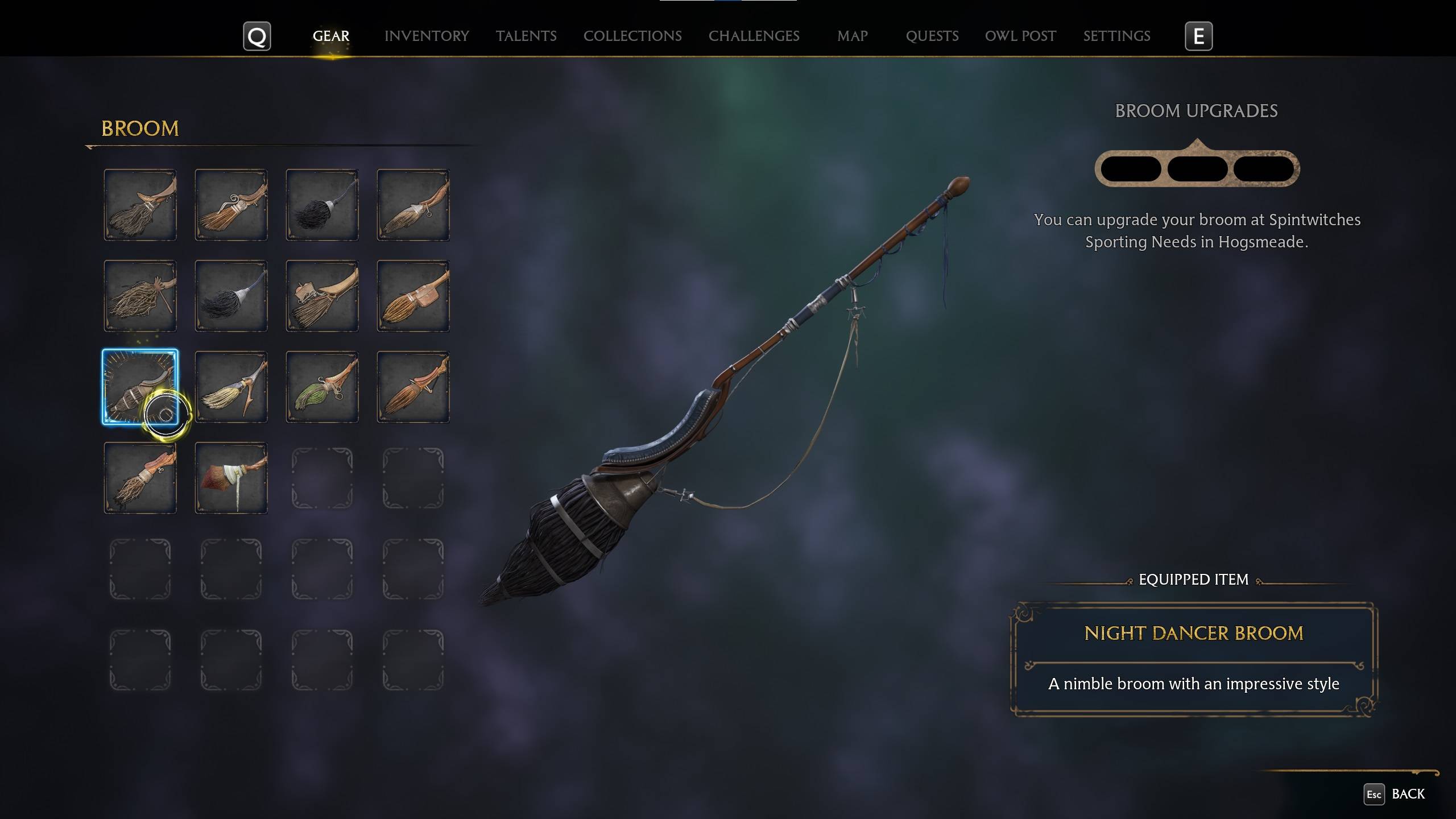Image resolution: width=1456 pixels, height=819 pixels.
Task: Pick the black-bristled broom in the top row
Action: tap(321, 205)
